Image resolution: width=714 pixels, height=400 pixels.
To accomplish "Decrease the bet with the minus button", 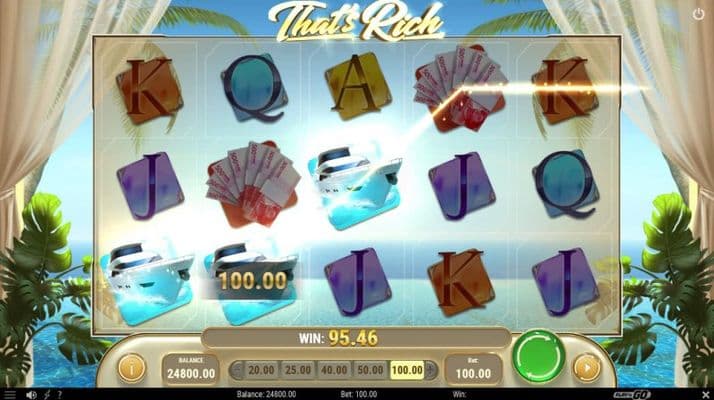I will (x=237, y=370).
